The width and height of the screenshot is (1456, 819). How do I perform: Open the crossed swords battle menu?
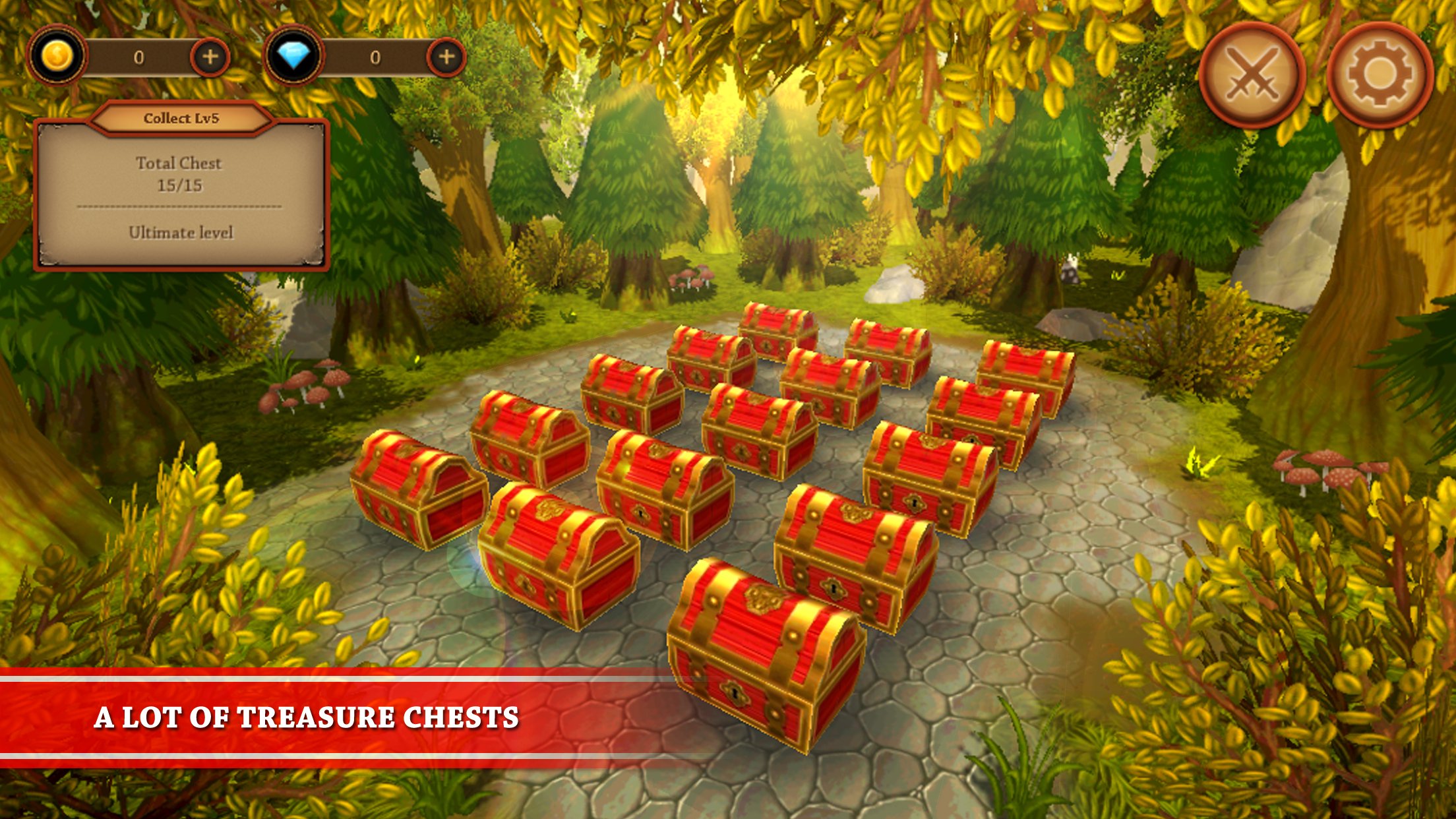pos(1252,76)
